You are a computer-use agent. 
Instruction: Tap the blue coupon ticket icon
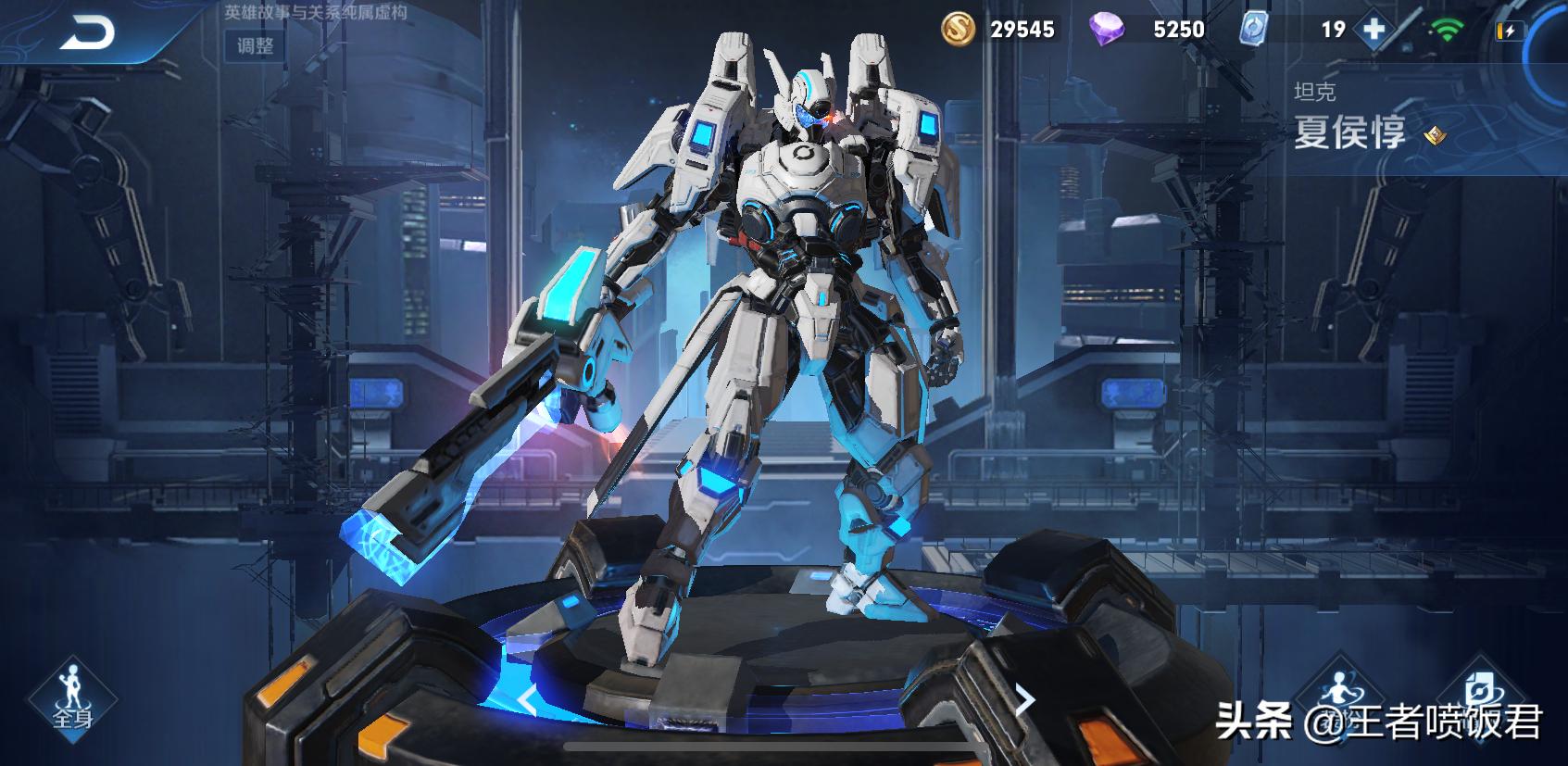1255,30
